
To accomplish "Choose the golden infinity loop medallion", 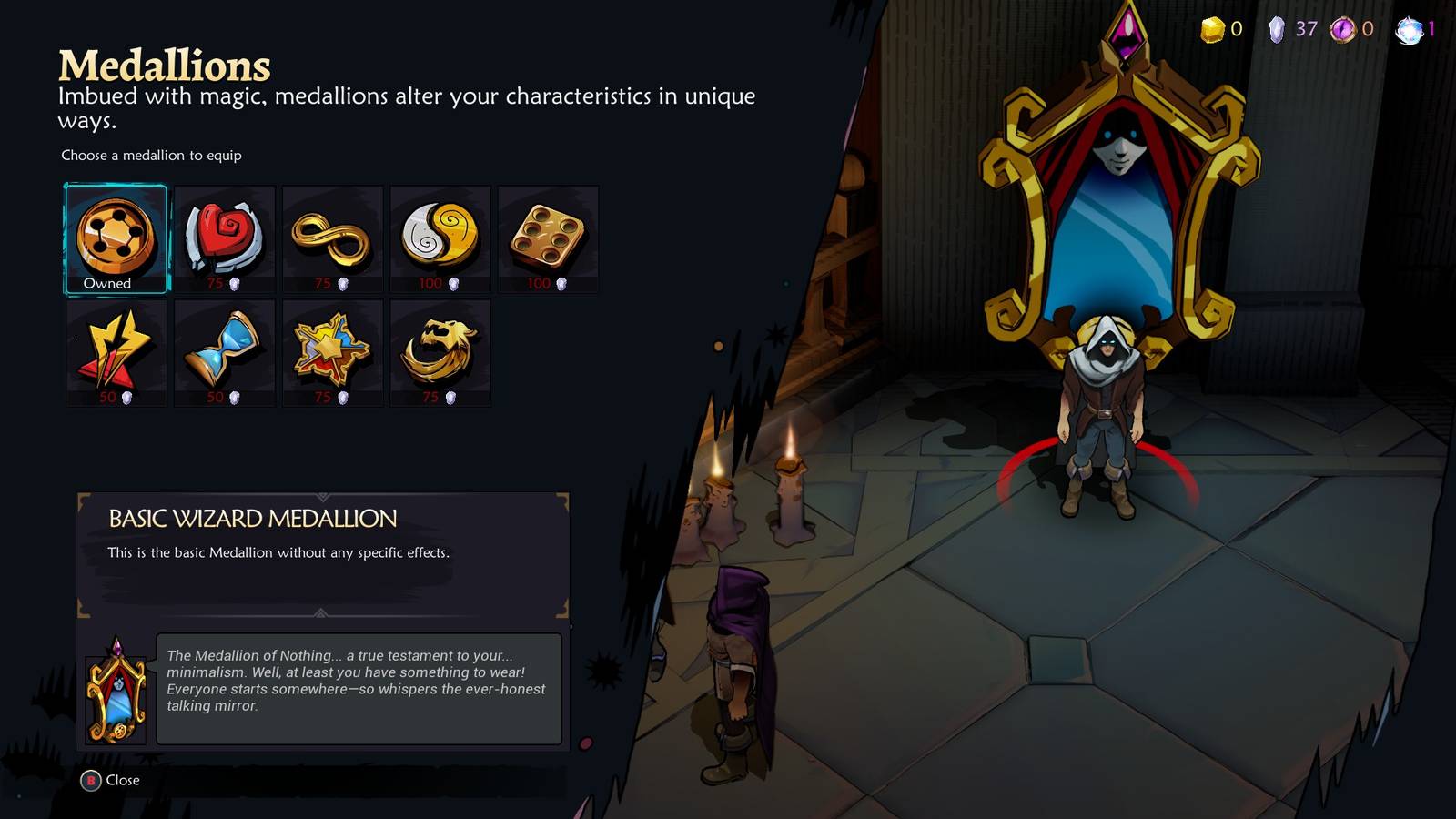I will pos(332,237).
